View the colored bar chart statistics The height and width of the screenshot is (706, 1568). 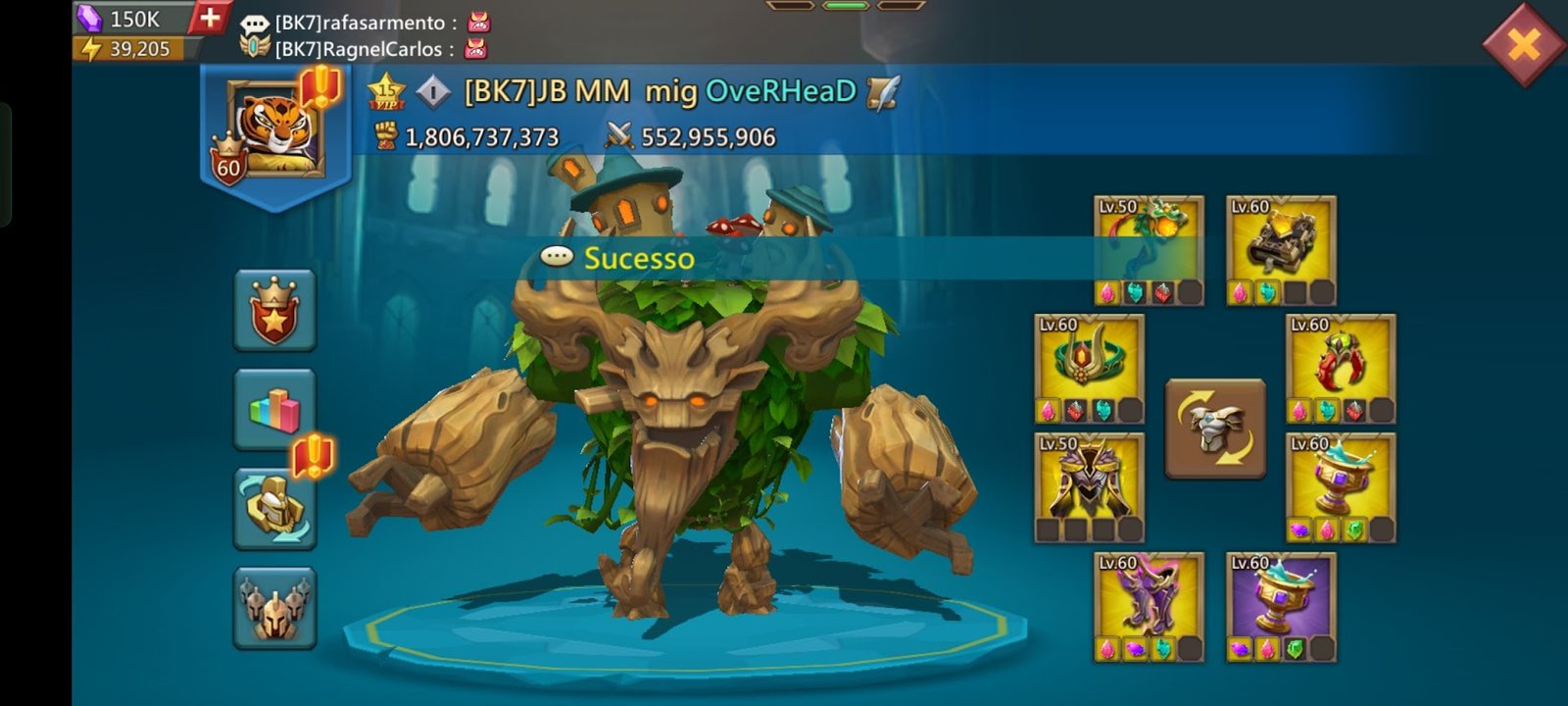coord(274,410)
